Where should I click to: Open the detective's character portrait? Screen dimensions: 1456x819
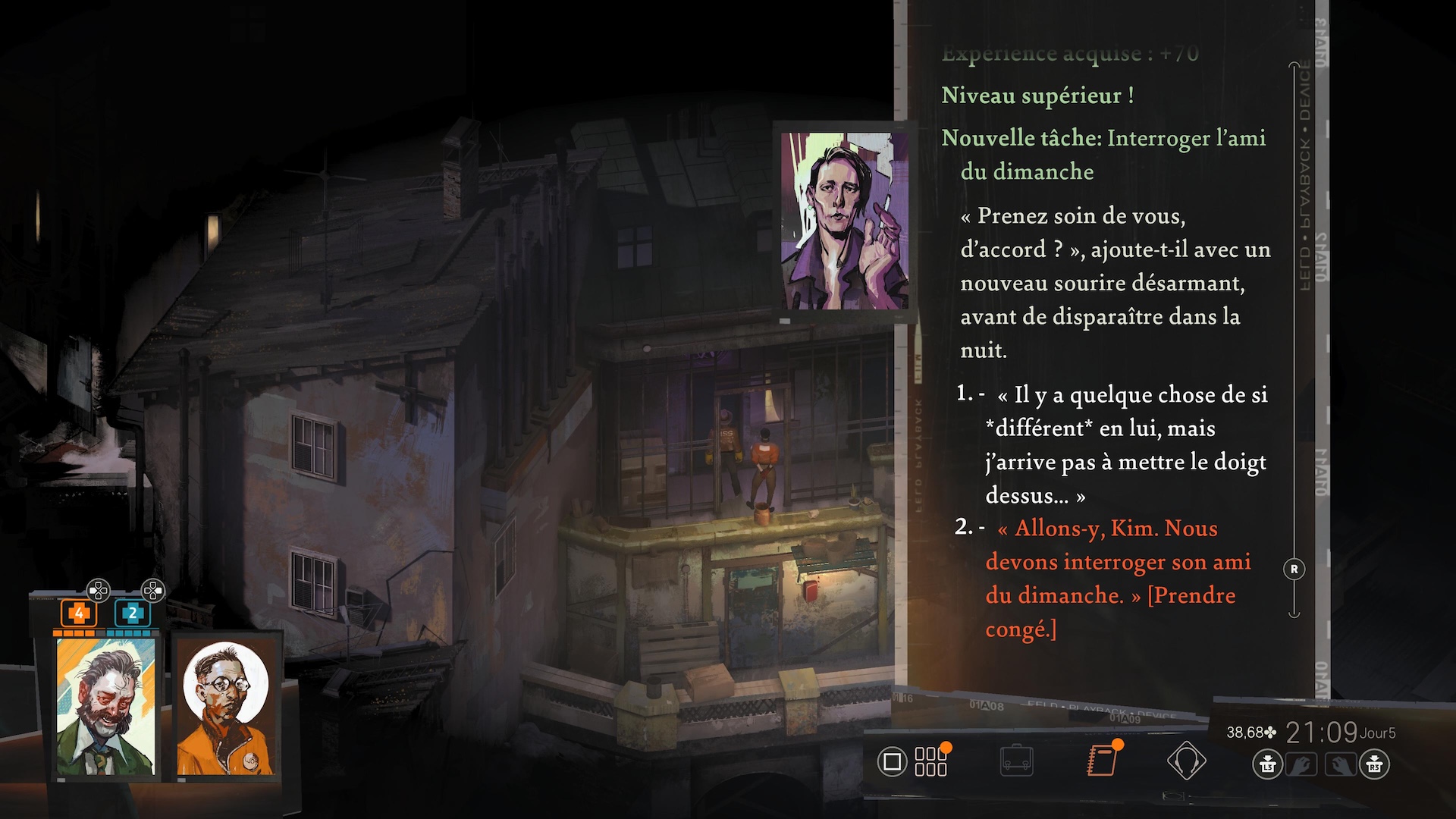[x=105, y=707]
